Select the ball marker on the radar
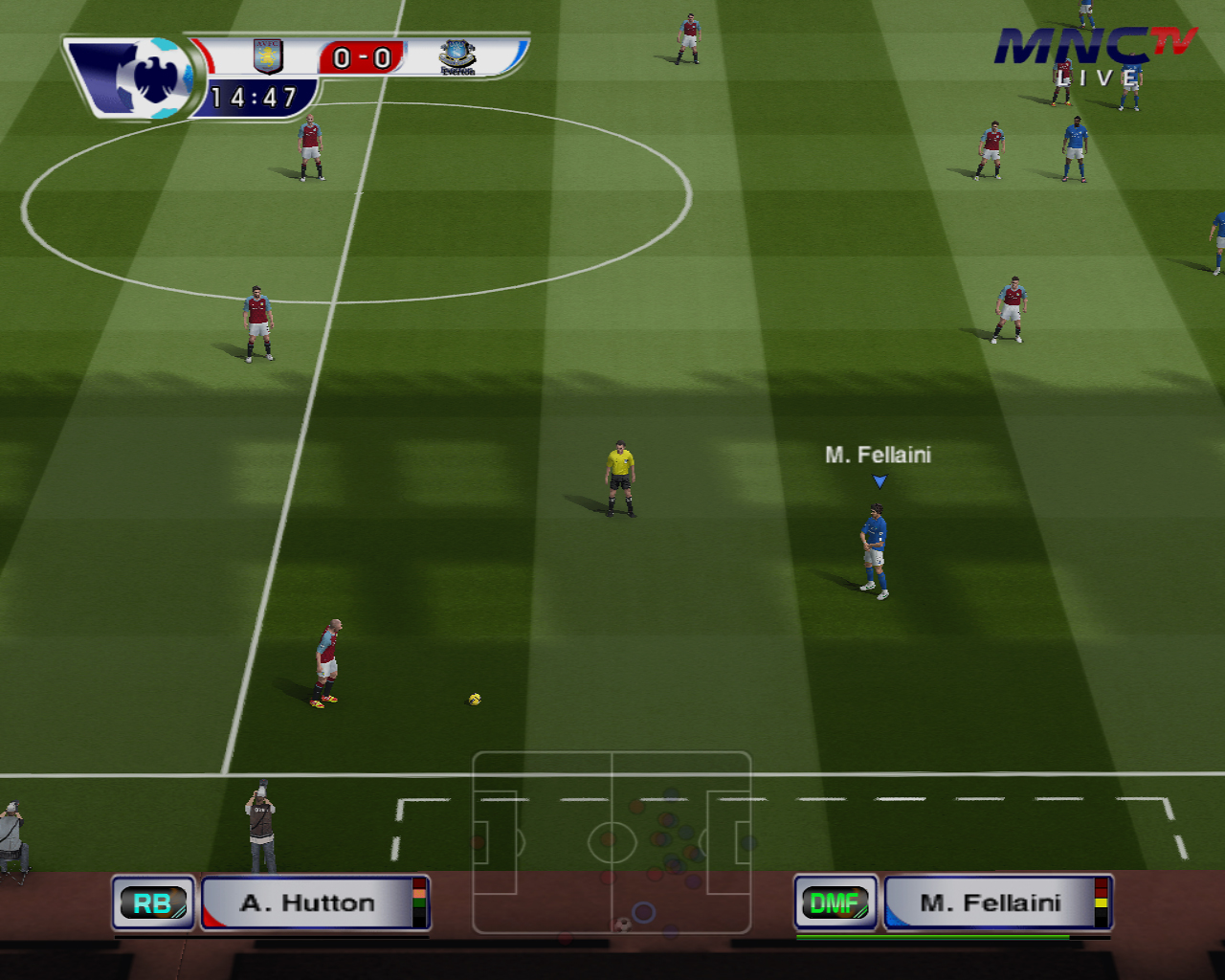 click(x=625, y=923)
